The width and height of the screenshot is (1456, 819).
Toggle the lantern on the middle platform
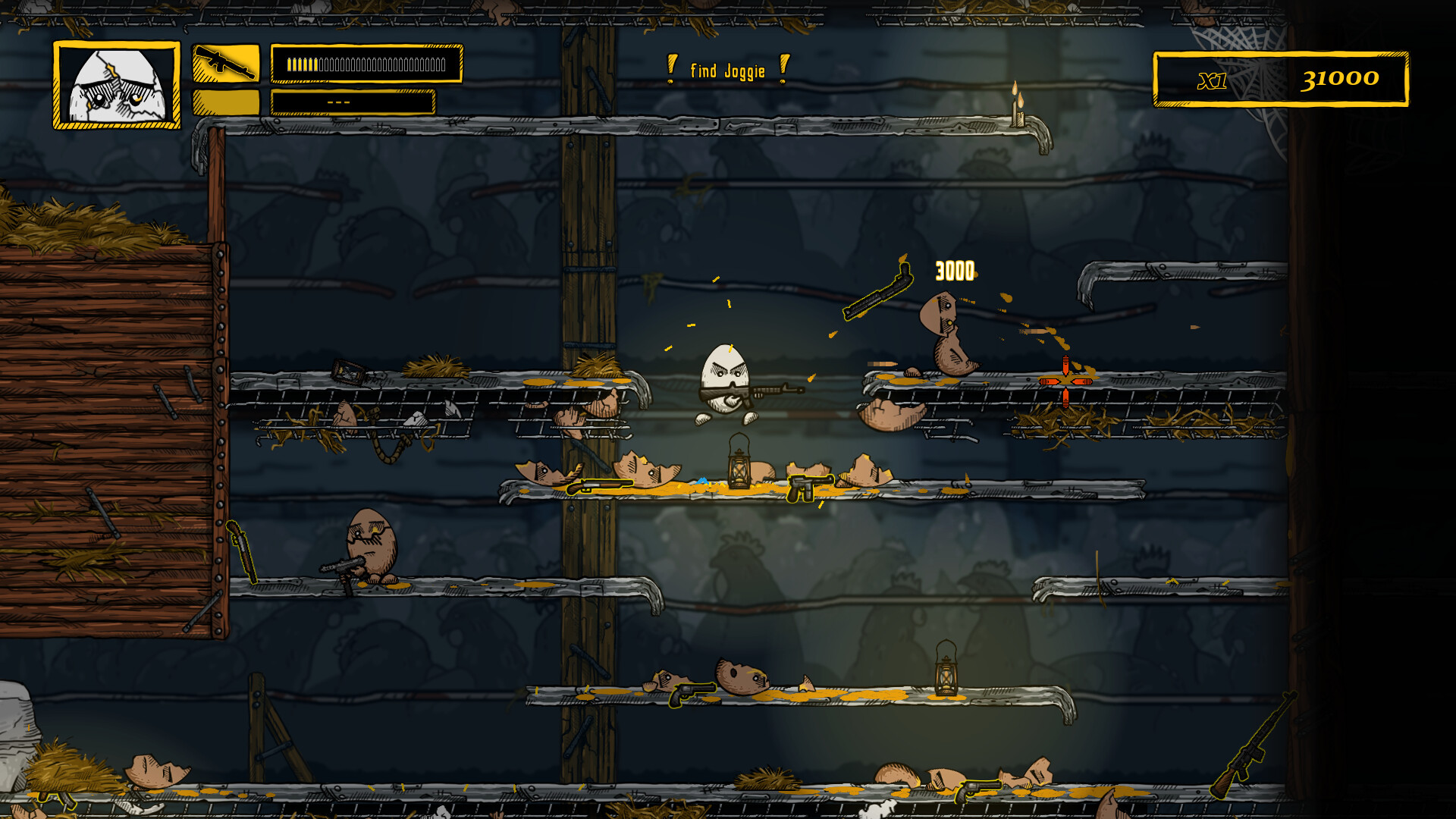click(x=739, y=466)
